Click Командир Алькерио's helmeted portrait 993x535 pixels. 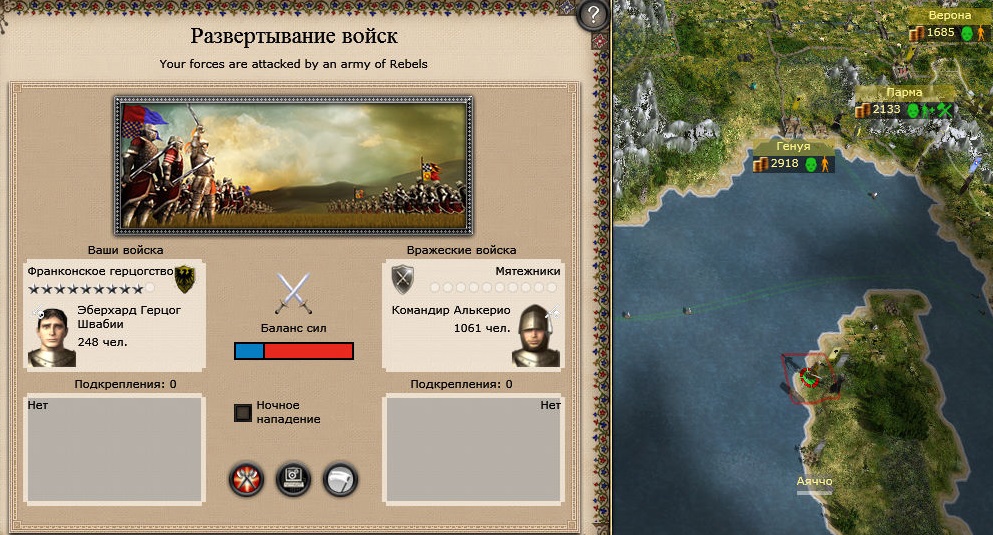pos(536,335)
